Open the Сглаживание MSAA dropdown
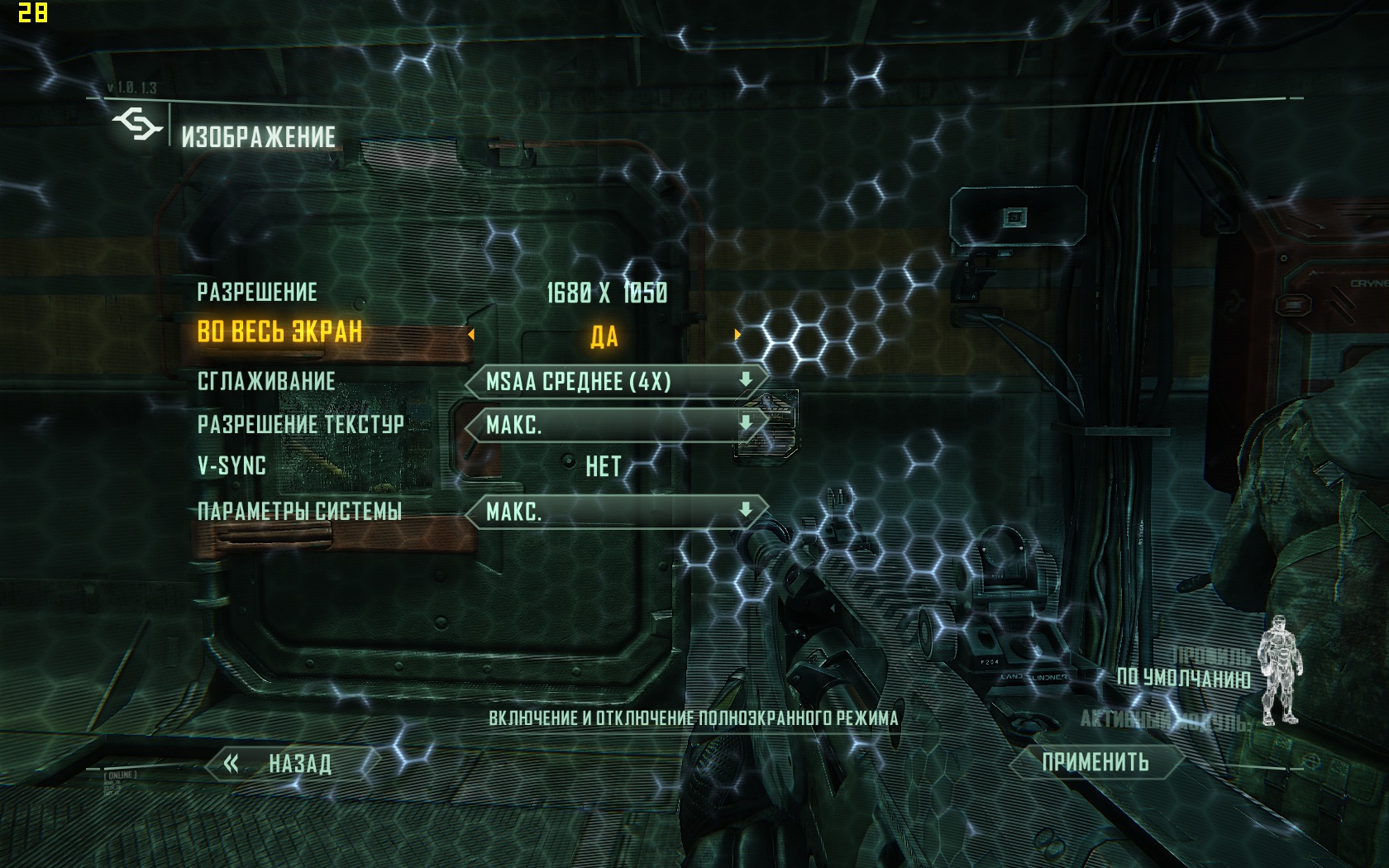The width and height of the screenshot is (1389, 868). point(616,381)
